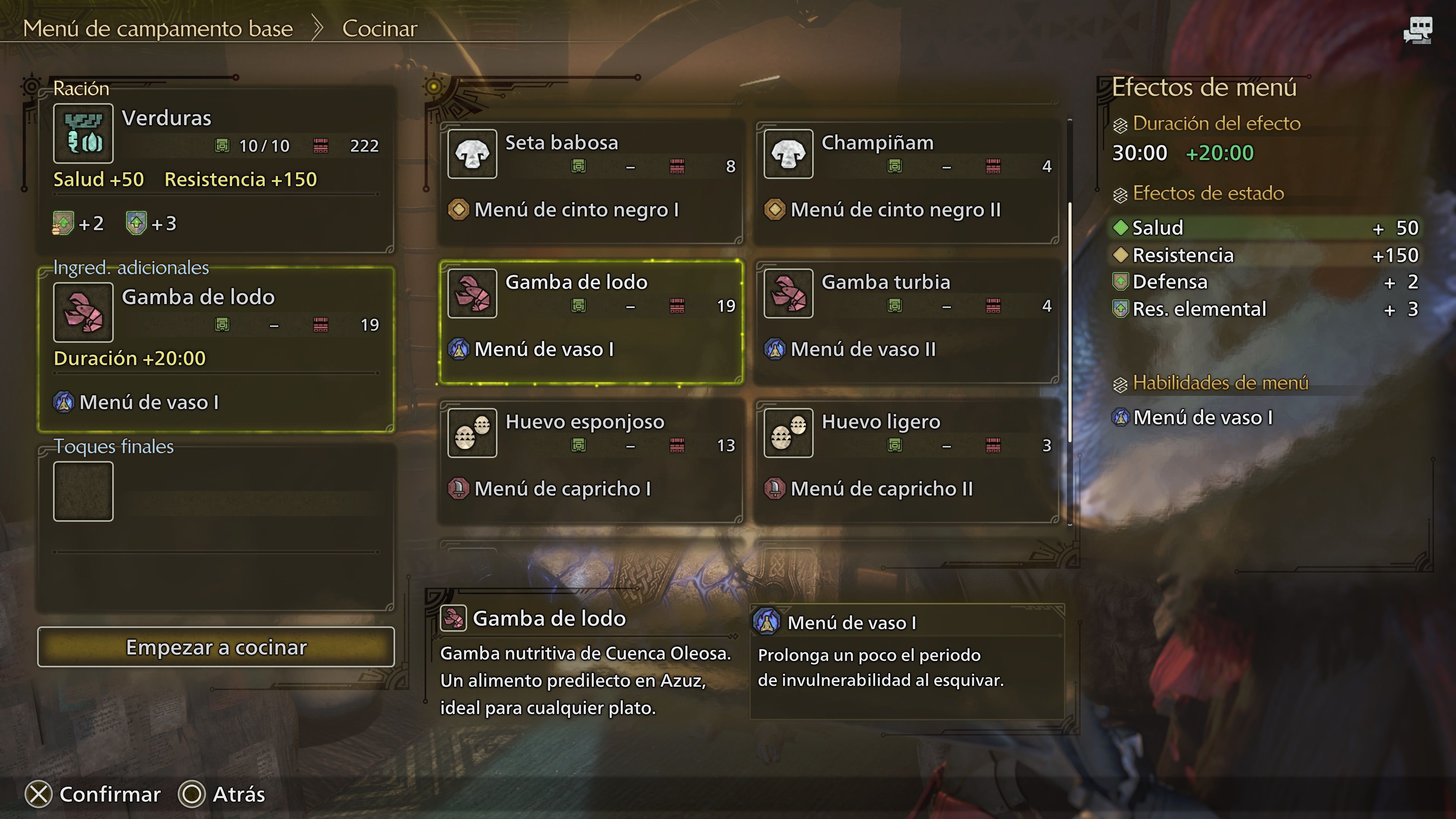
Task: Select the Cocinar breadcrumb entry
Action: click(380, 28)
